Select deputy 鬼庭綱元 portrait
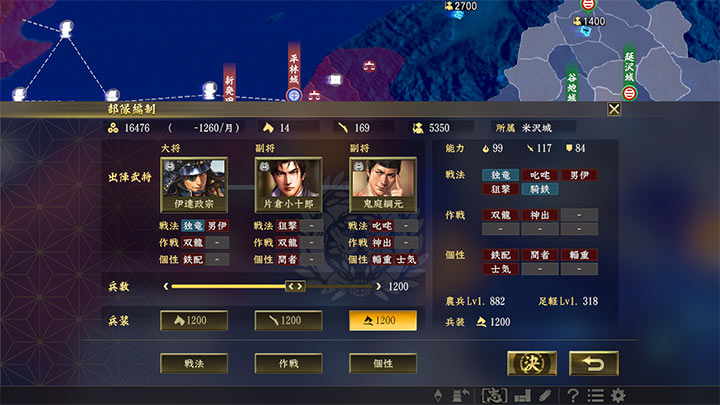720x405 pixels. click(x=381, y=186)
